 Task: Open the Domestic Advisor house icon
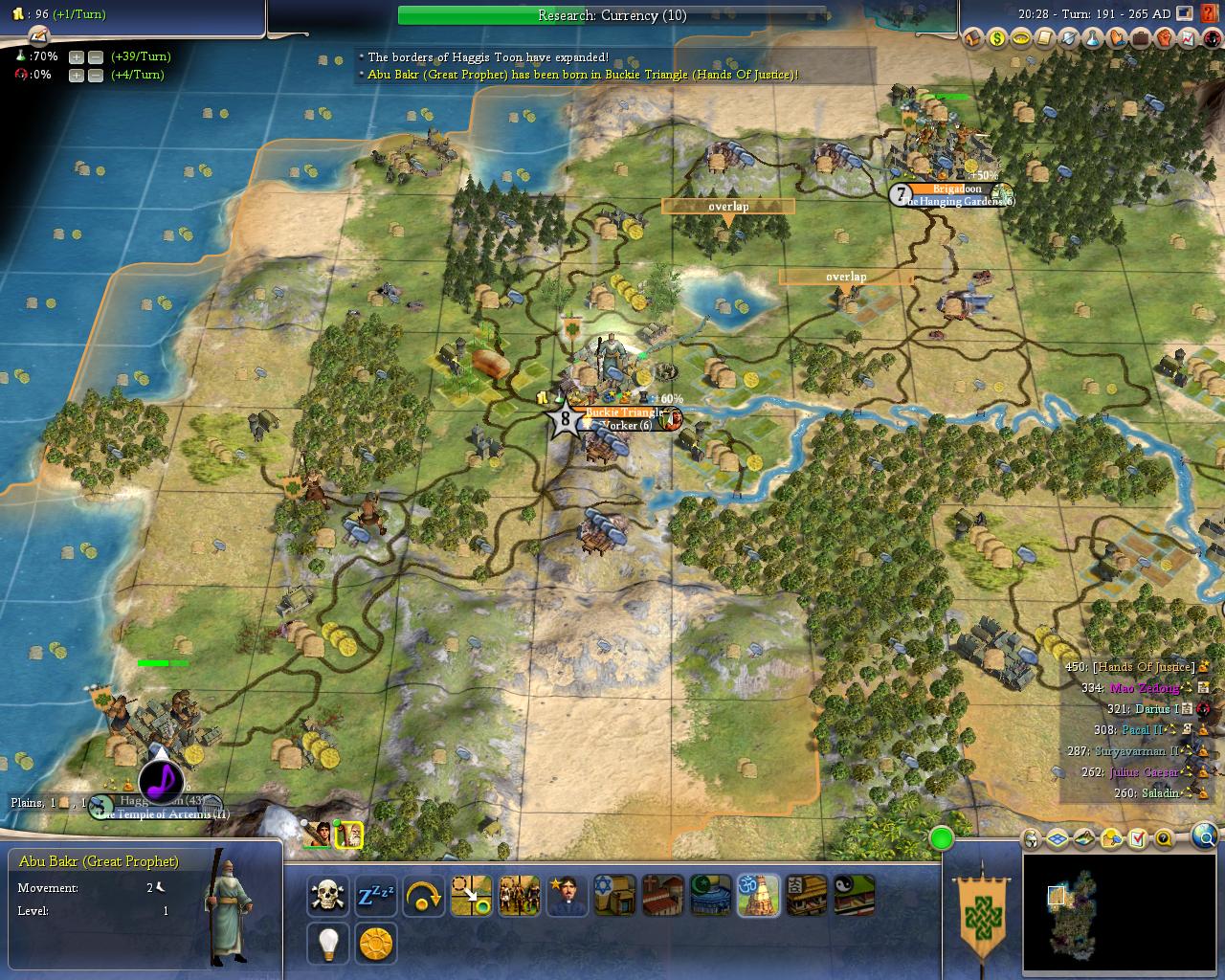[973, 39]
